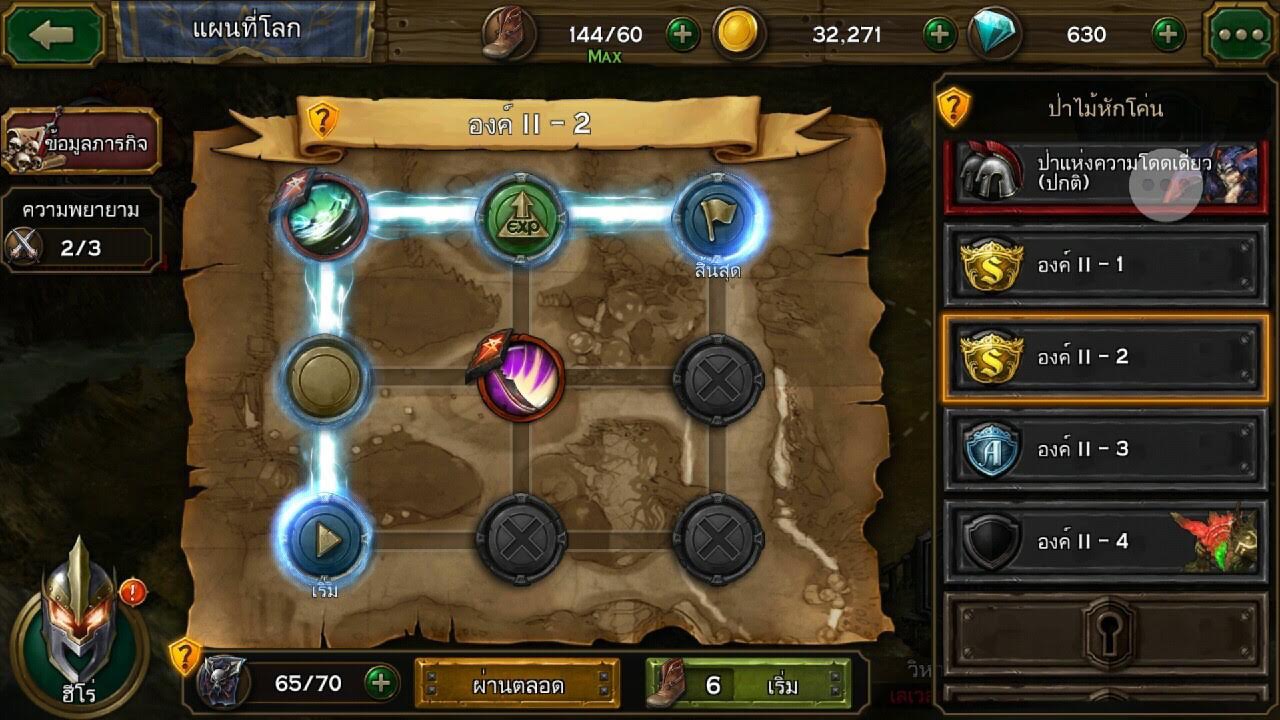Select the EXP node on the map
1280x720 pixels.
pyautogui.click(x=521, y=218)
